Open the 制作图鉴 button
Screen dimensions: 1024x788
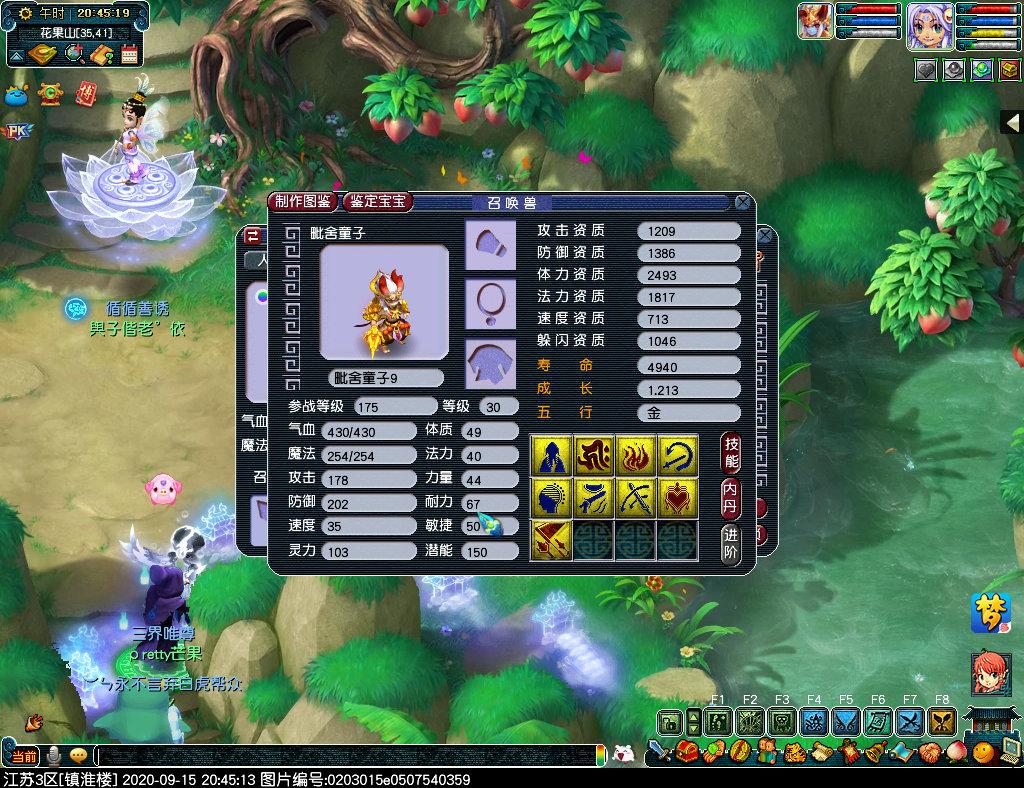(303, 201)
